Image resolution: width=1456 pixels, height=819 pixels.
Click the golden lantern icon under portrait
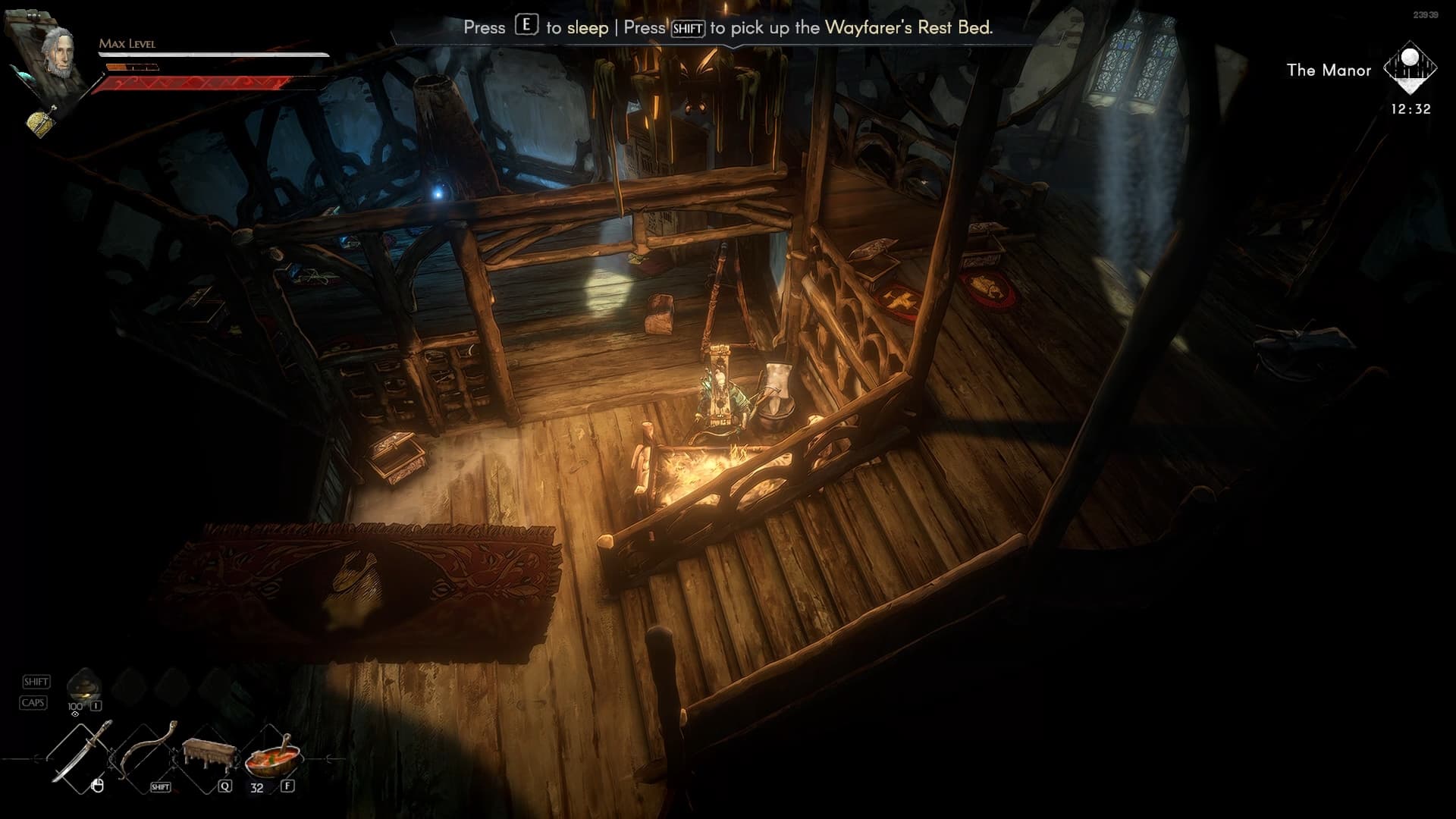coord(42,121)
